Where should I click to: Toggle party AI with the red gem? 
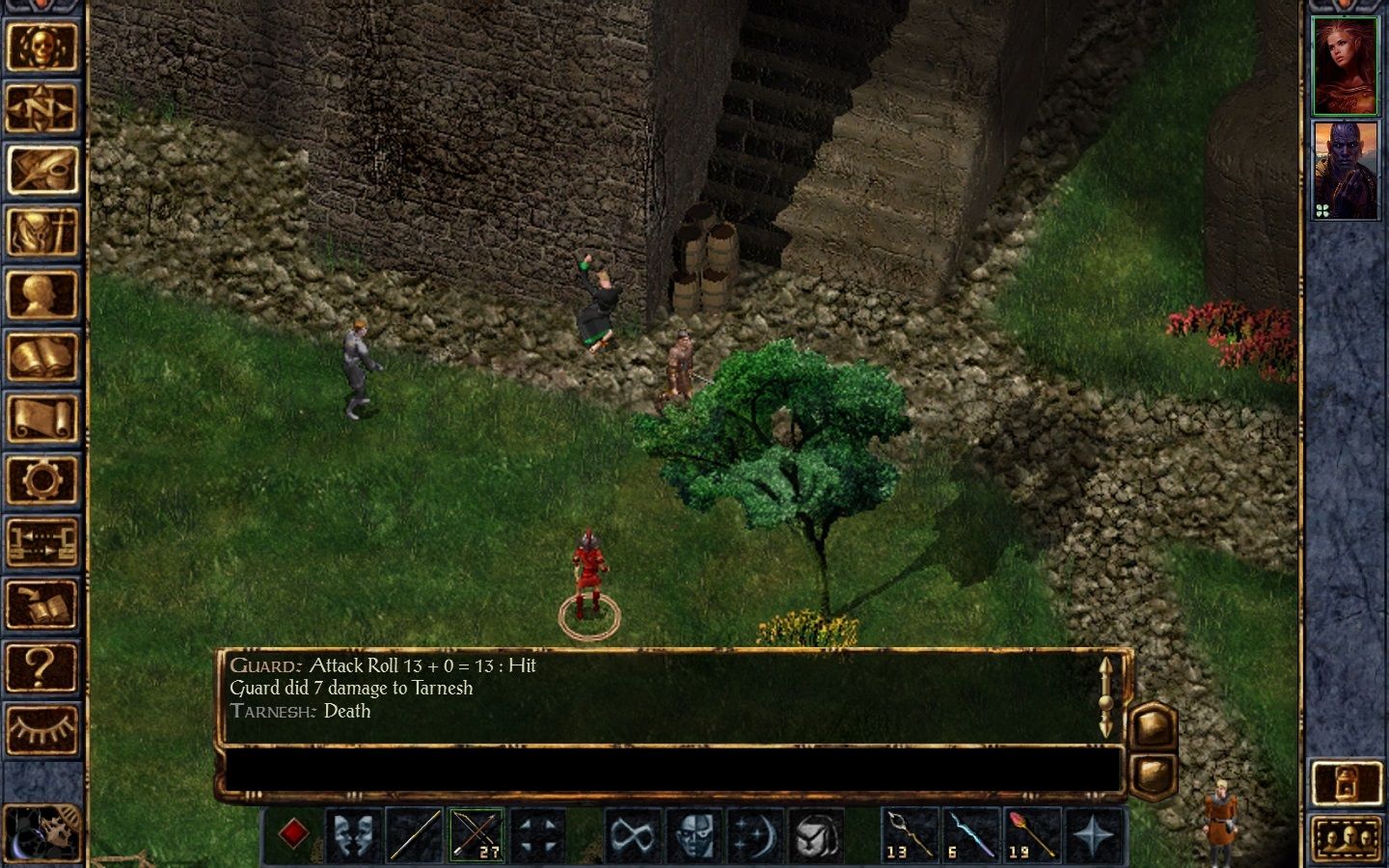pos(294,831)
